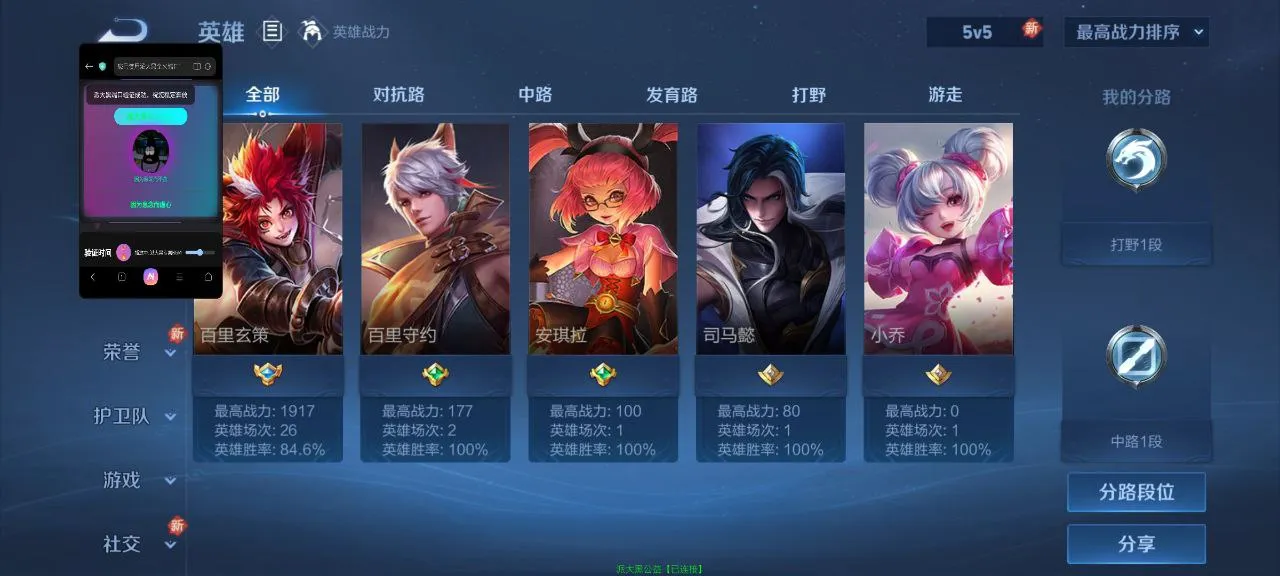Select the 打野 tab
Image resolution: width=1280 pixels, height=576 pixels.
(809, 95)
